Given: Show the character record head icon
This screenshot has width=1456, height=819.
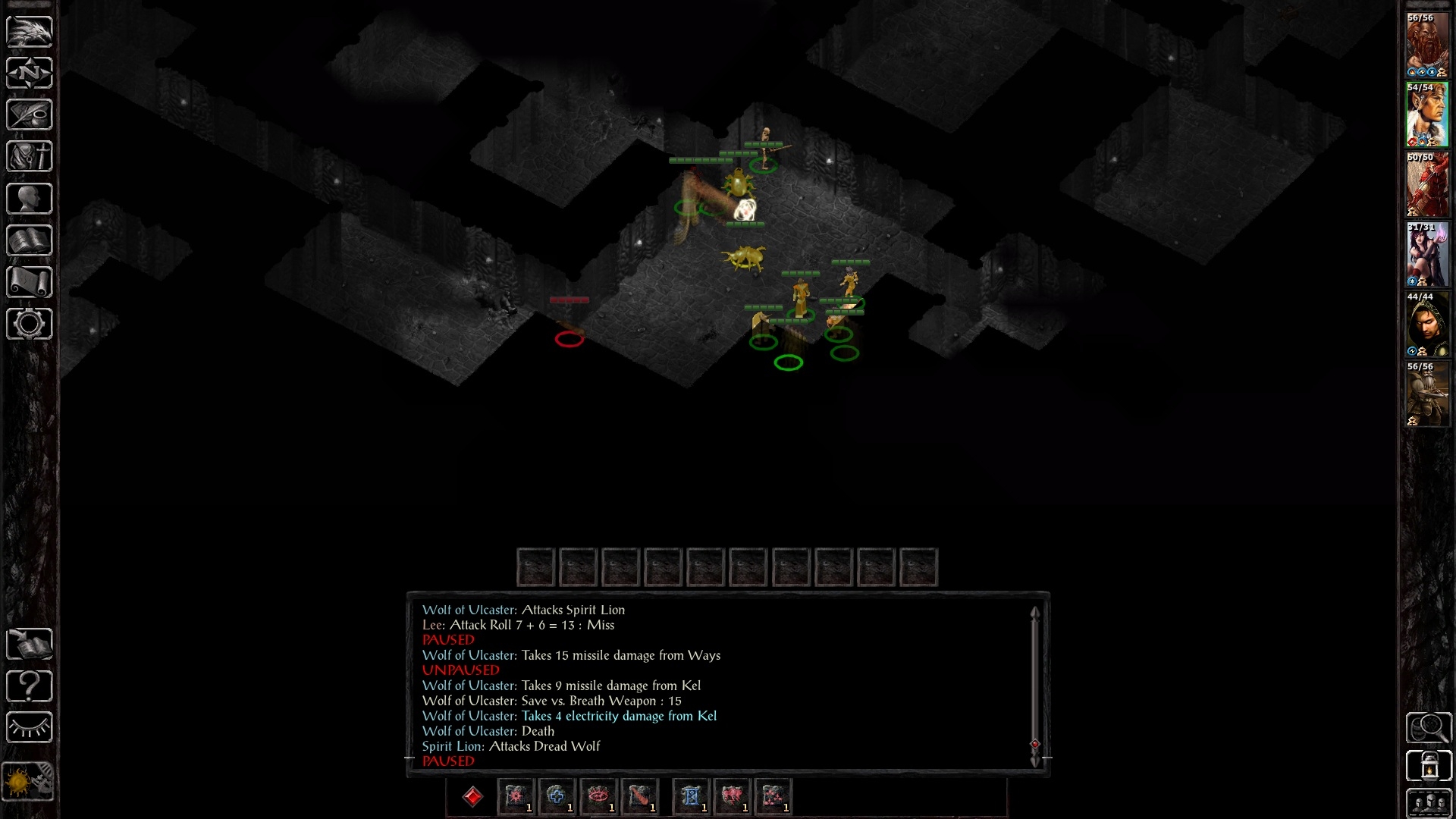Looking at the screenshot, I should [30, 199].
